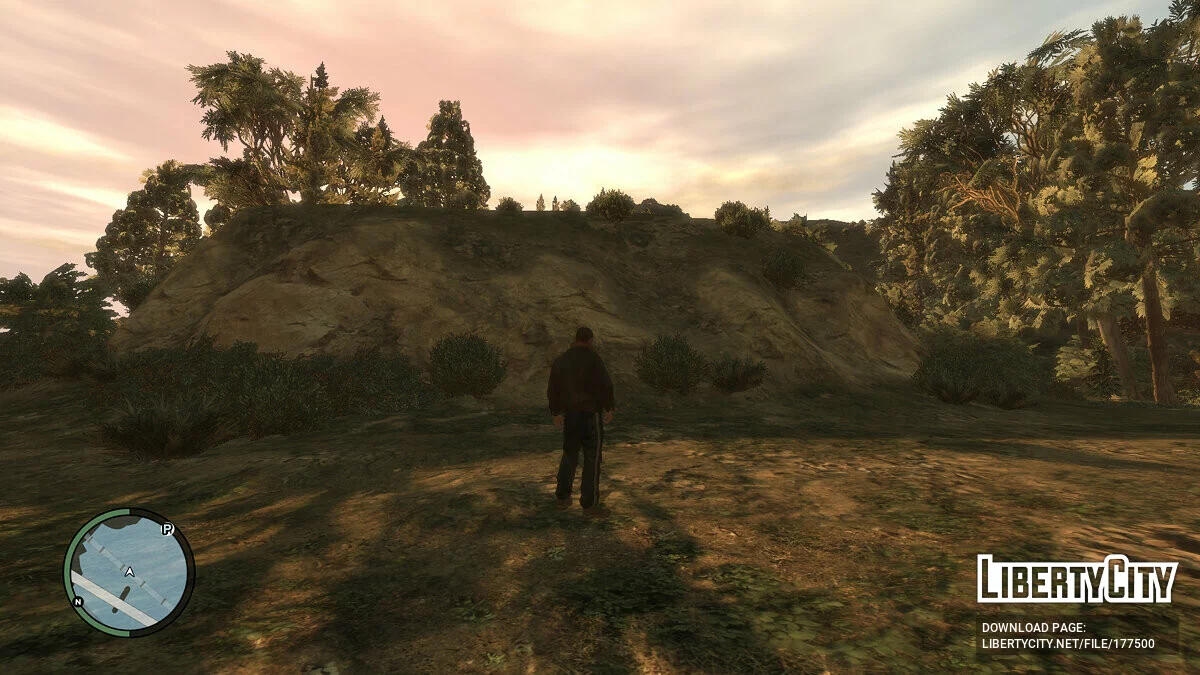Select the P marker on the minimap
The width and height of the screenshot is (1200, 675).
tap(168, 529)
